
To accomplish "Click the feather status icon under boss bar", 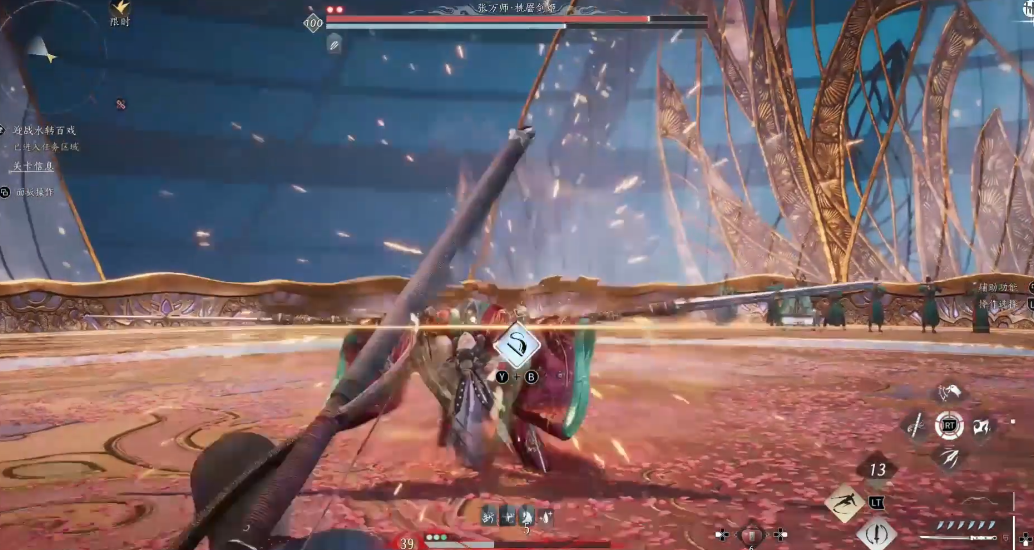I will (334, 43).
